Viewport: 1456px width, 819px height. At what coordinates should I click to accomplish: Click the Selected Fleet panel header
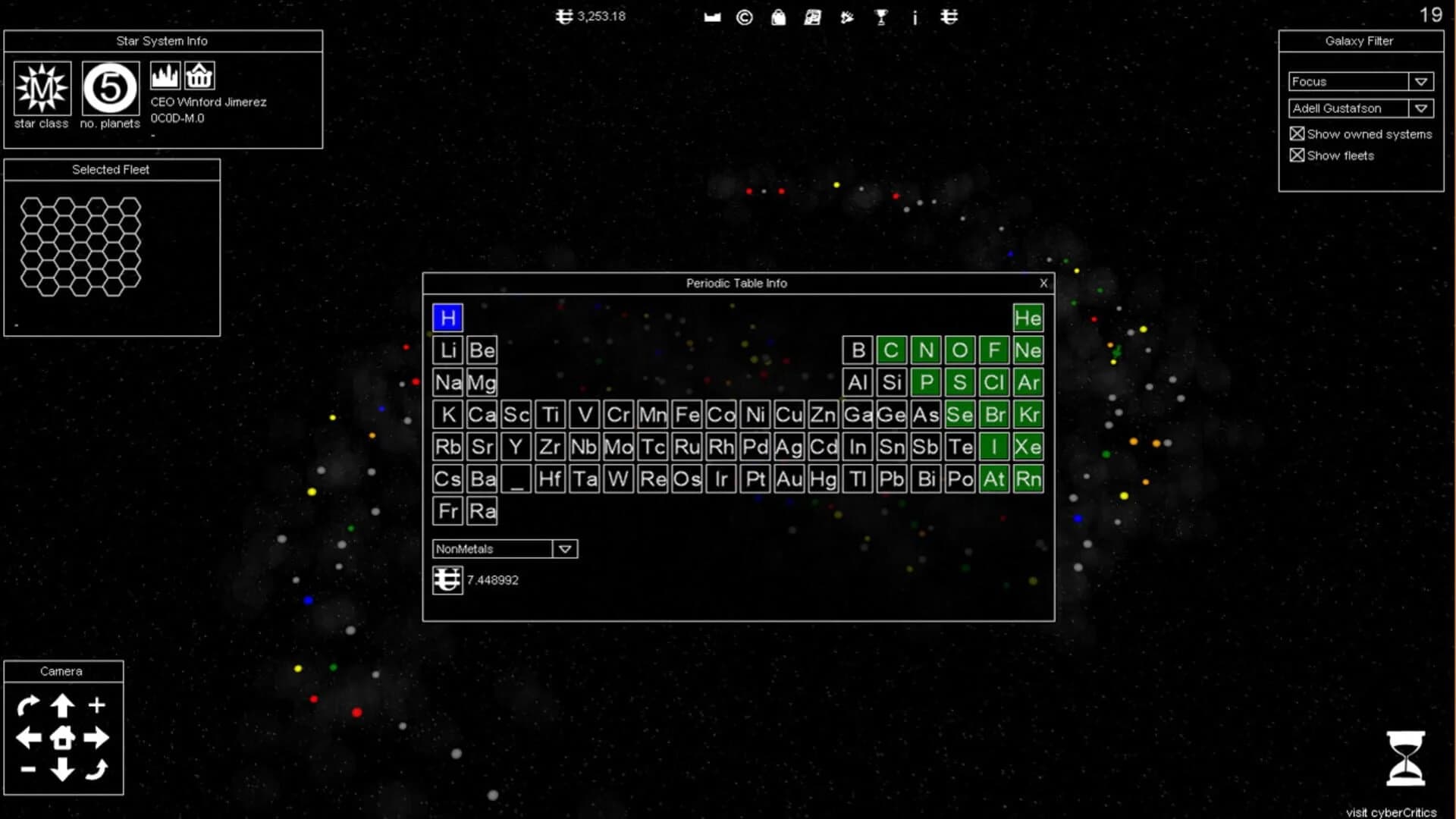pos(111,169)
